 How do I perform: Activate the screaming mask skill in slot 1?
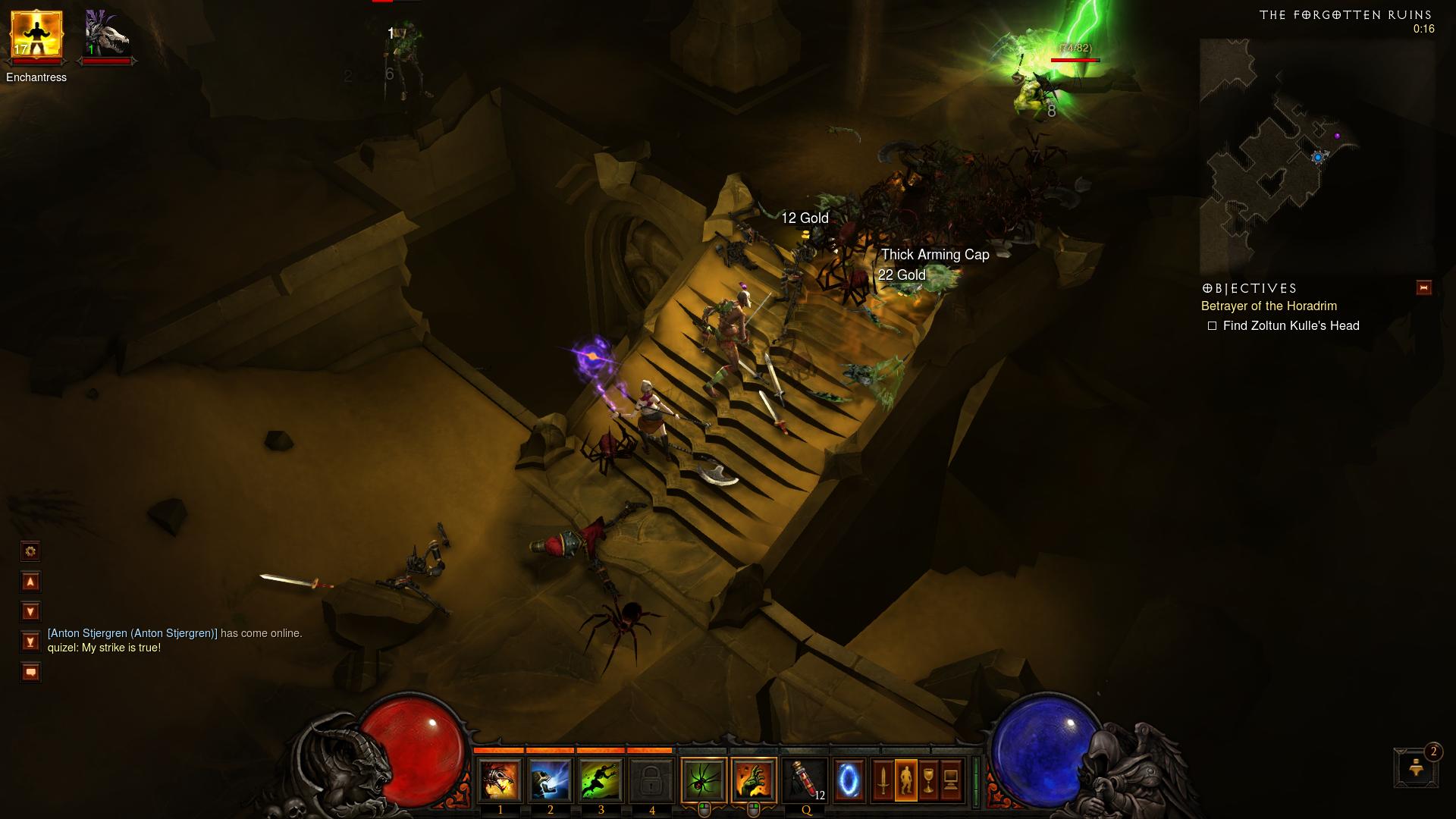(500, 780)
